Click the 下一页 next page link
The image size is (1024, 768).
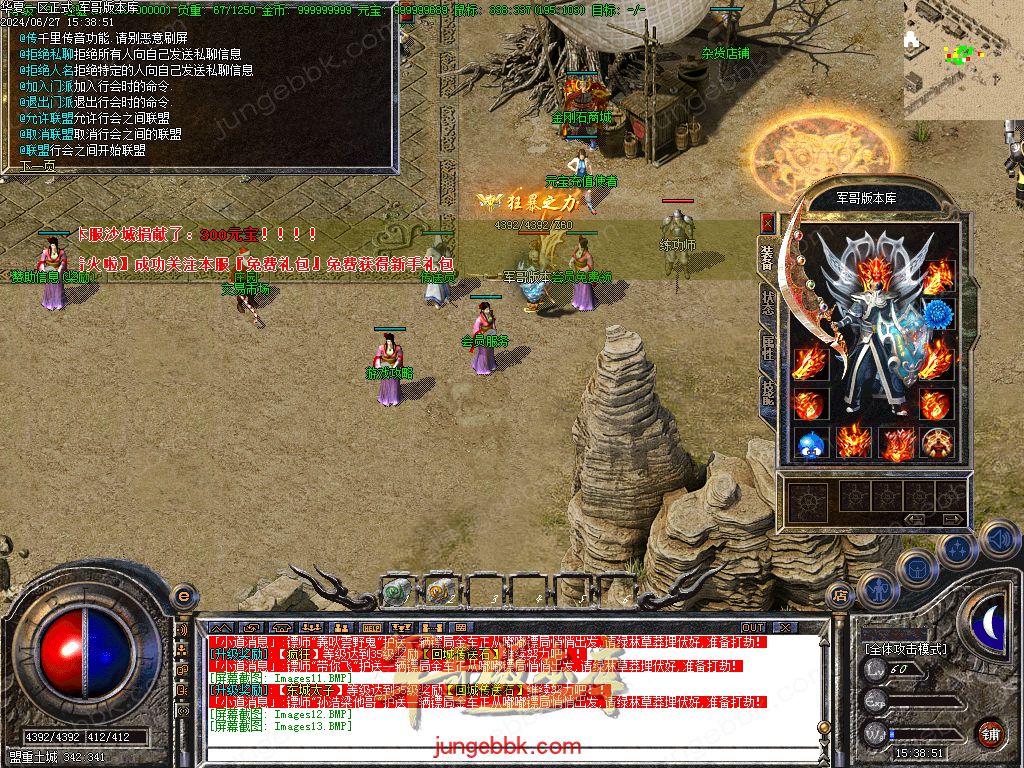click(38, 166)
